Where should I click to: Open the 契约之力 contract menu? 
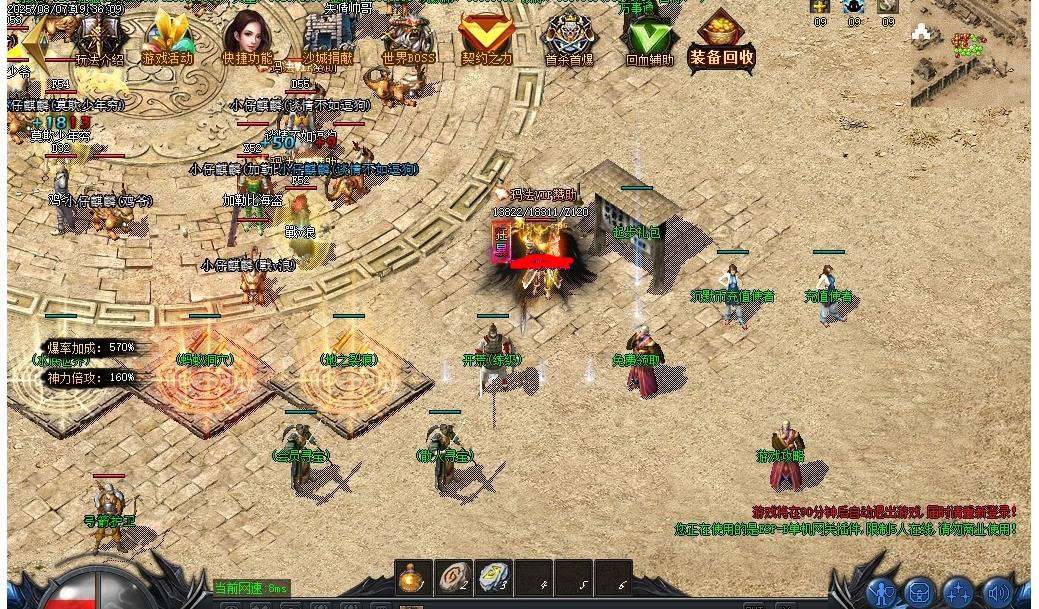tap(487, 40)
